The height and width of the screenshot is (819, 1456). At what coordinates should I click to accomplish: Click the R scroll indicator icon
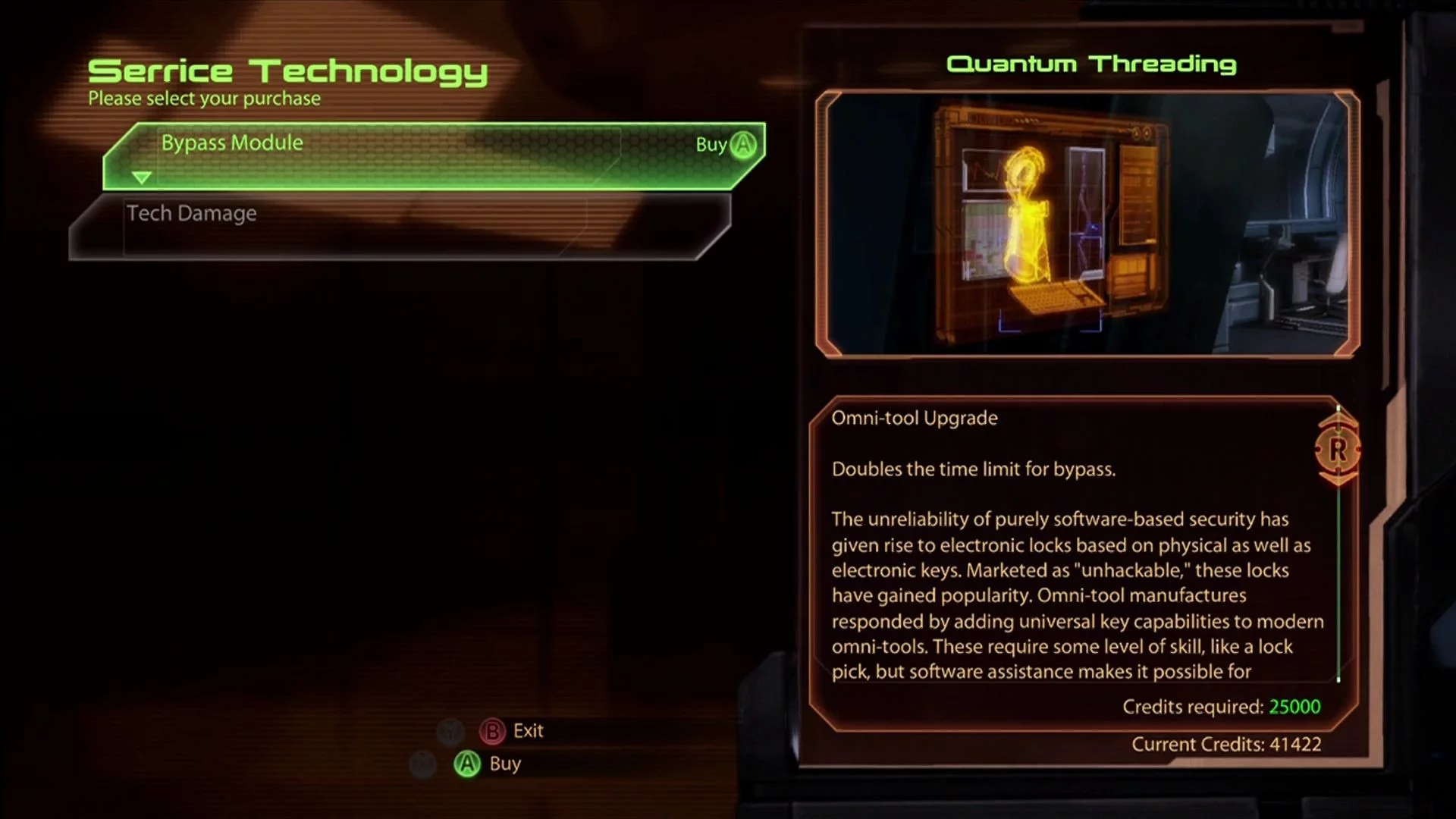(x=1338, y=449)
